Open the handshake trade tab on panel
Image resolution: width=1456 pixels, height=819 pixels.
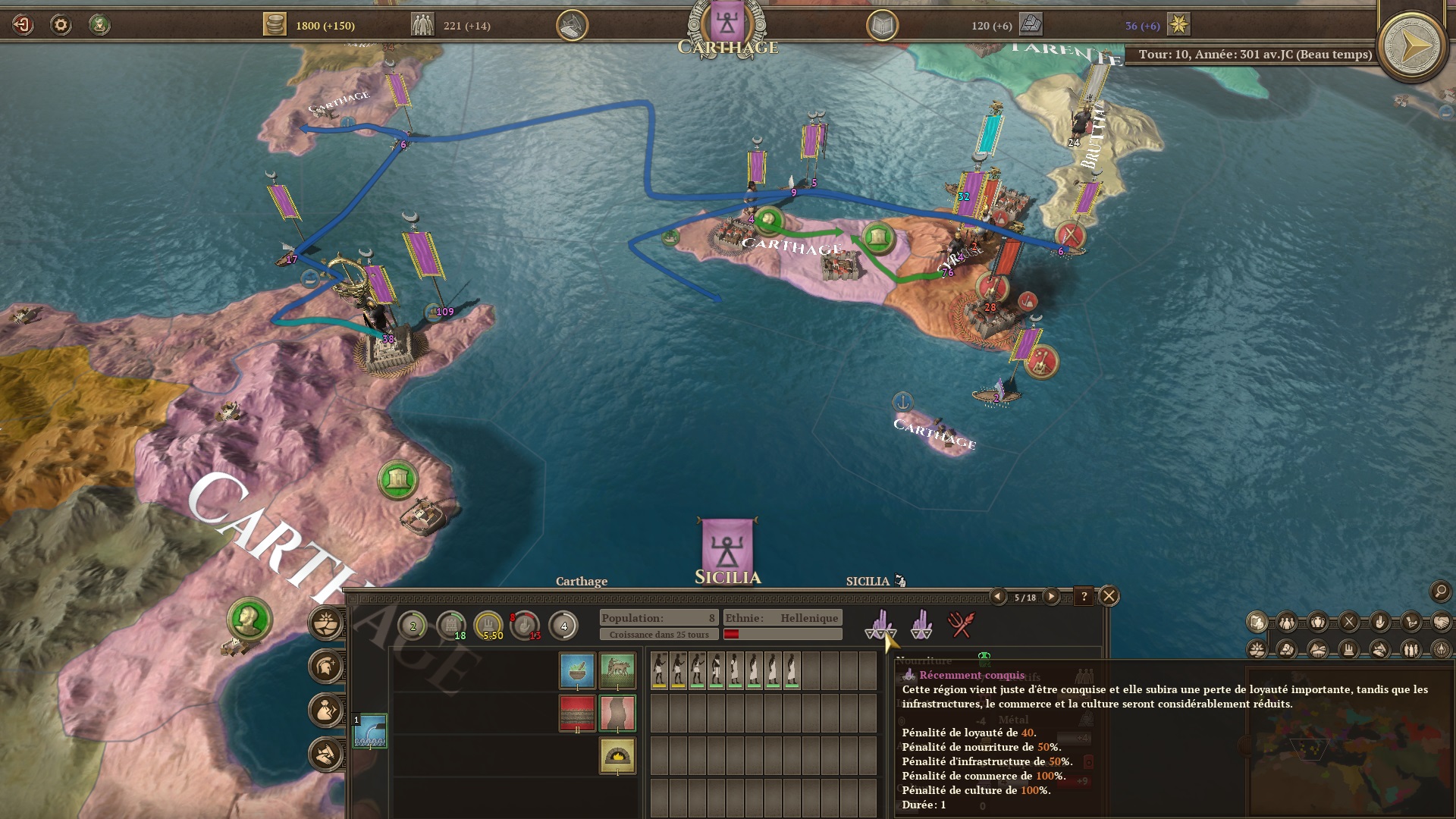tap(327, 754)
